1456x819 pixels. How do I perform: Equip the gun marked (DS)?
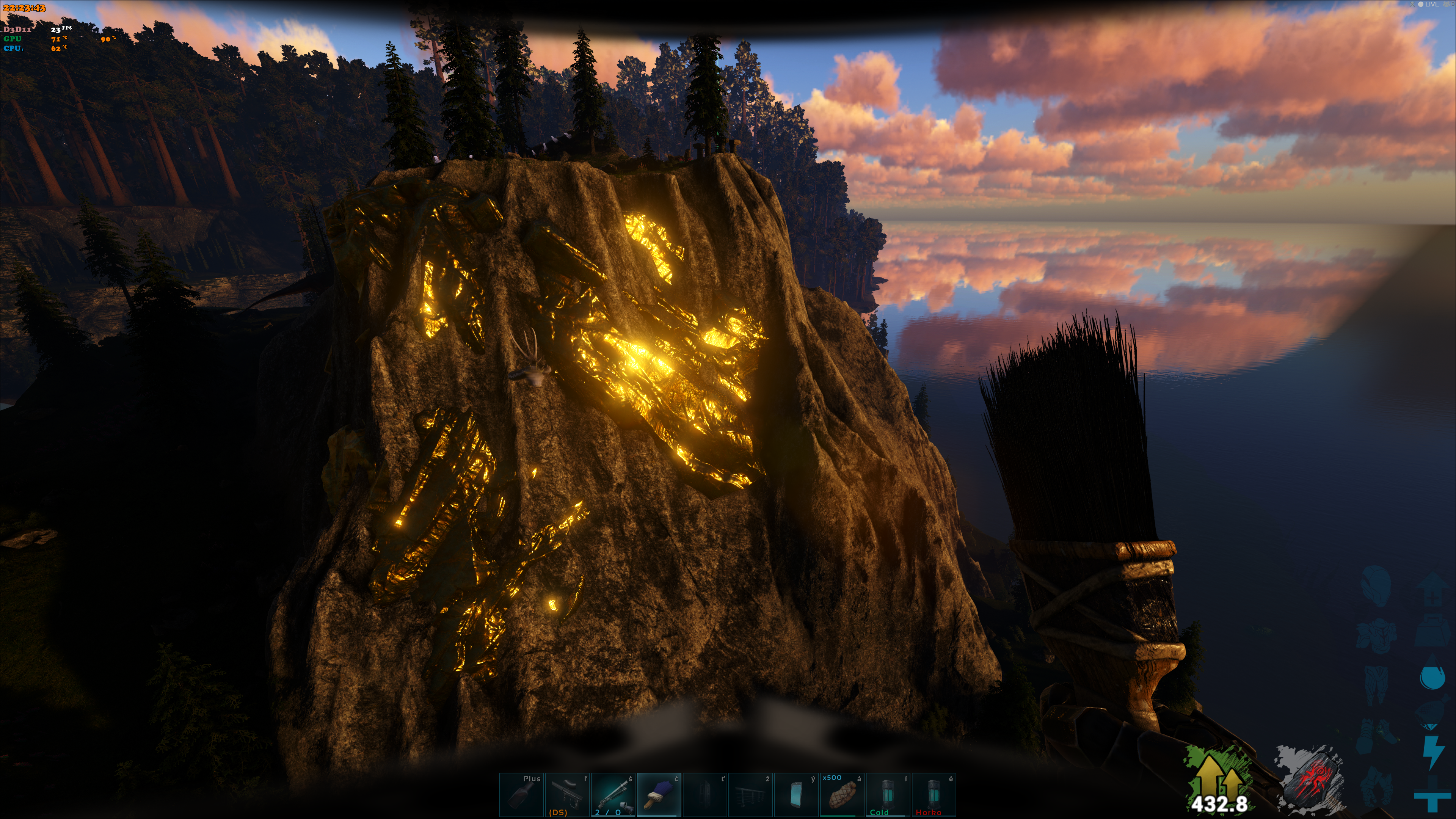[x=568, y=794]
